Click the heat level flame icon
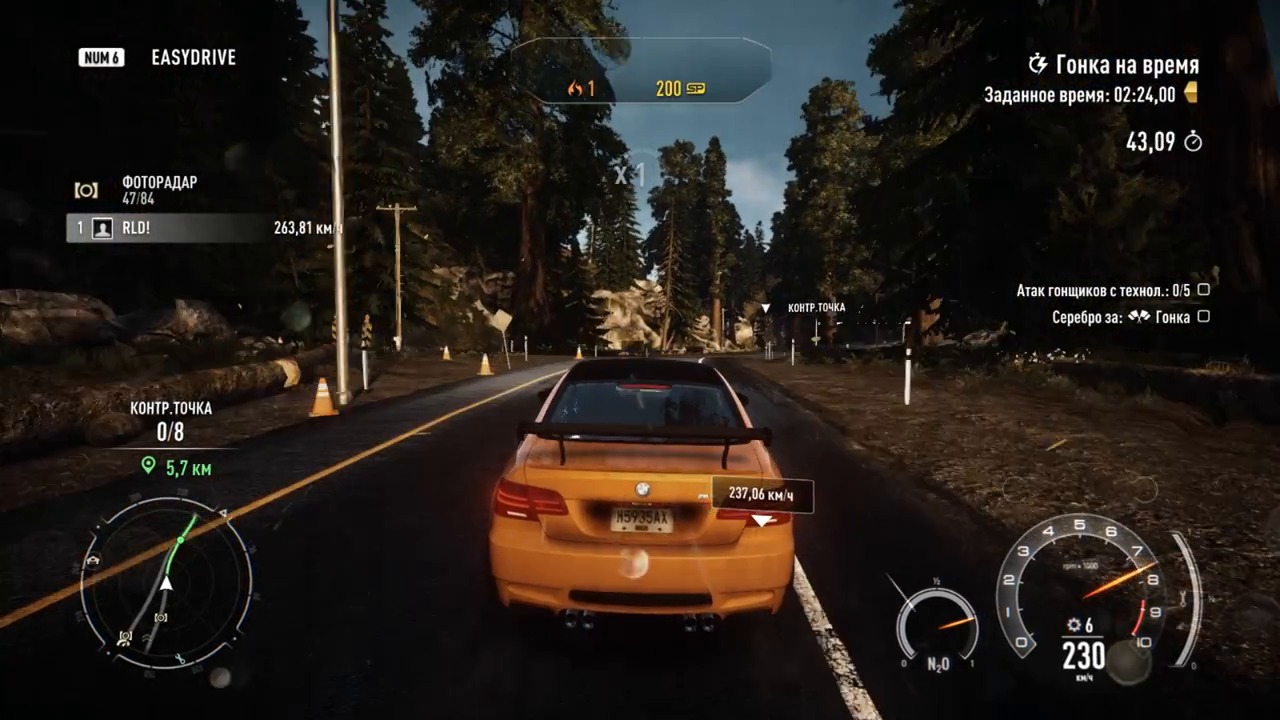Image resolution: width=1280 pixels, height=720 pixels. 575,89
